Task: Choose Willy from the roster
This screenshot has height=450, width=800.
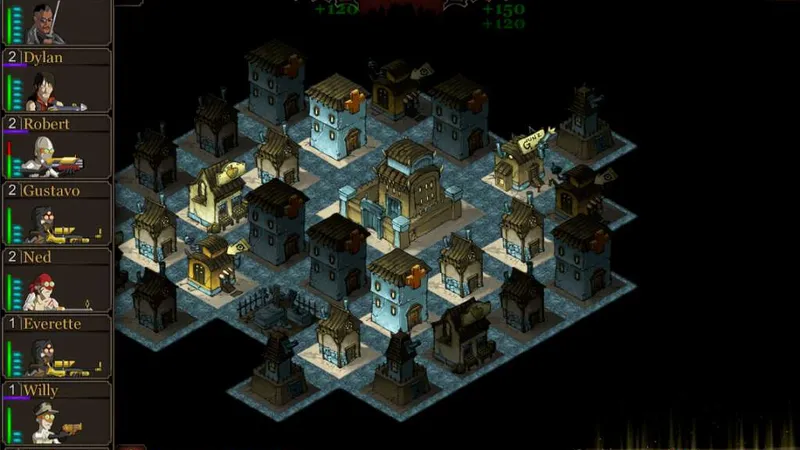Action: click(x=56, y=413)
